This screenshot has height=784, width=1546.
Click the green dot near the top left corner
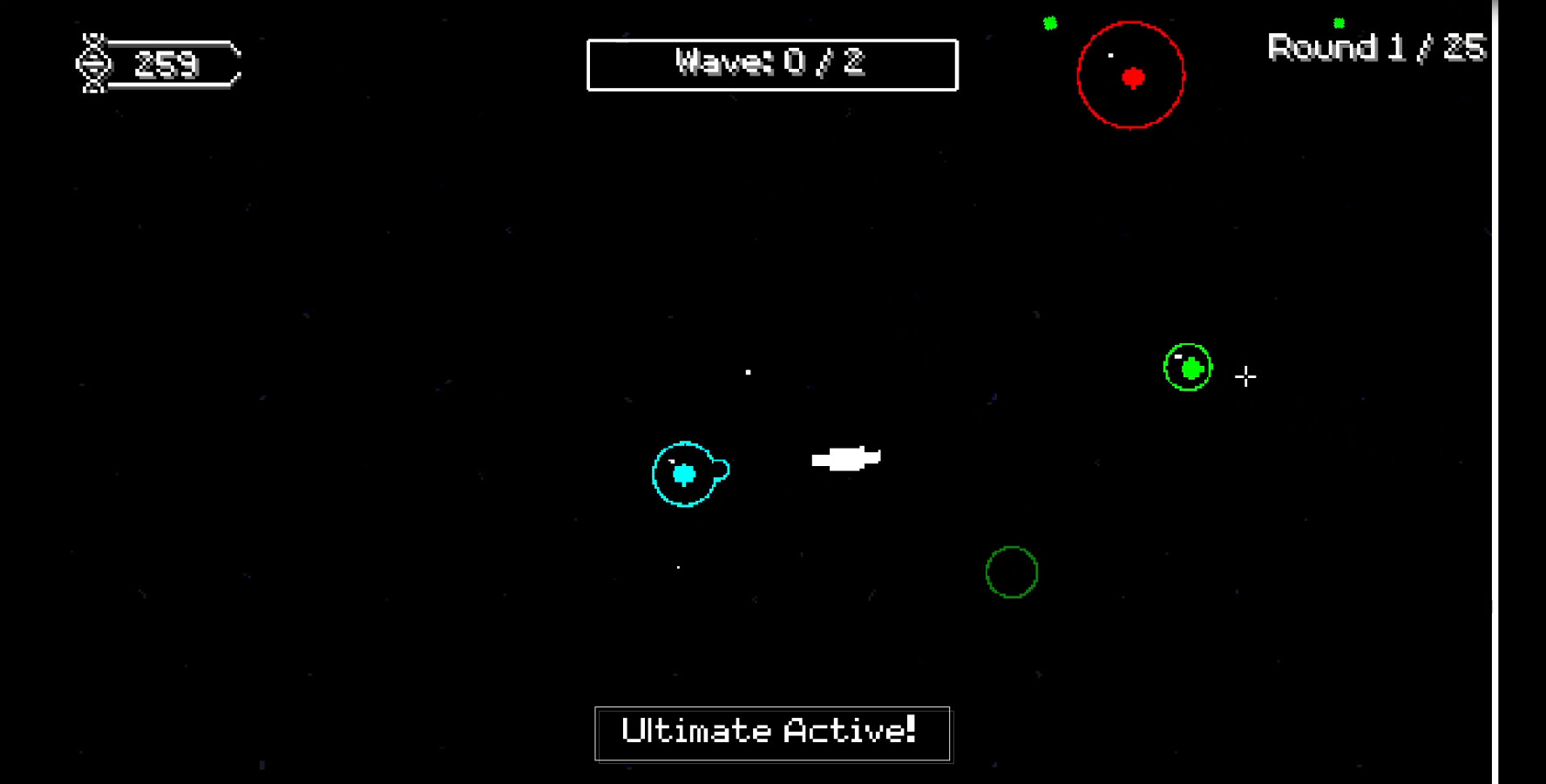1050,23
